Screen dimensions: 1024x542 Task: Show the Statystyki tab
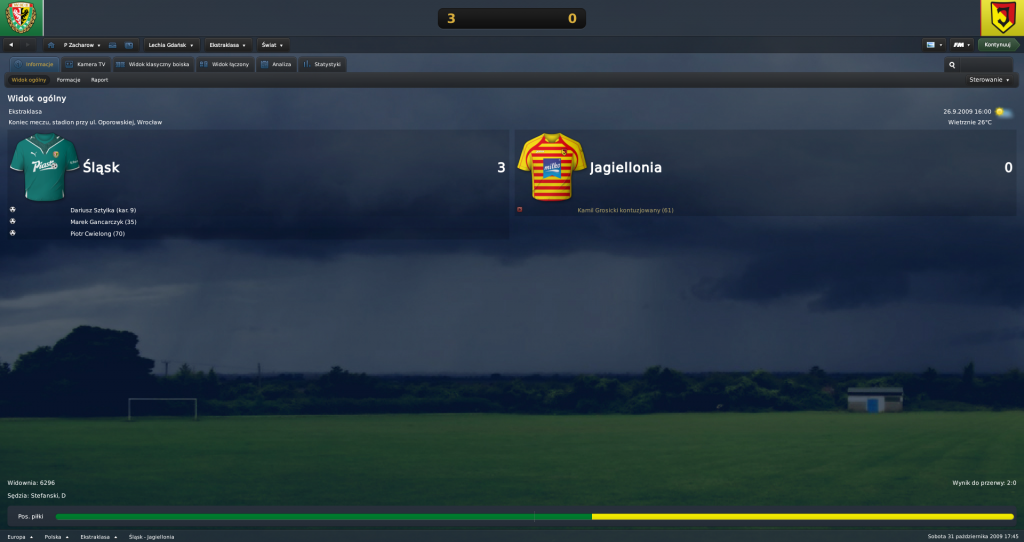[322, 64]
